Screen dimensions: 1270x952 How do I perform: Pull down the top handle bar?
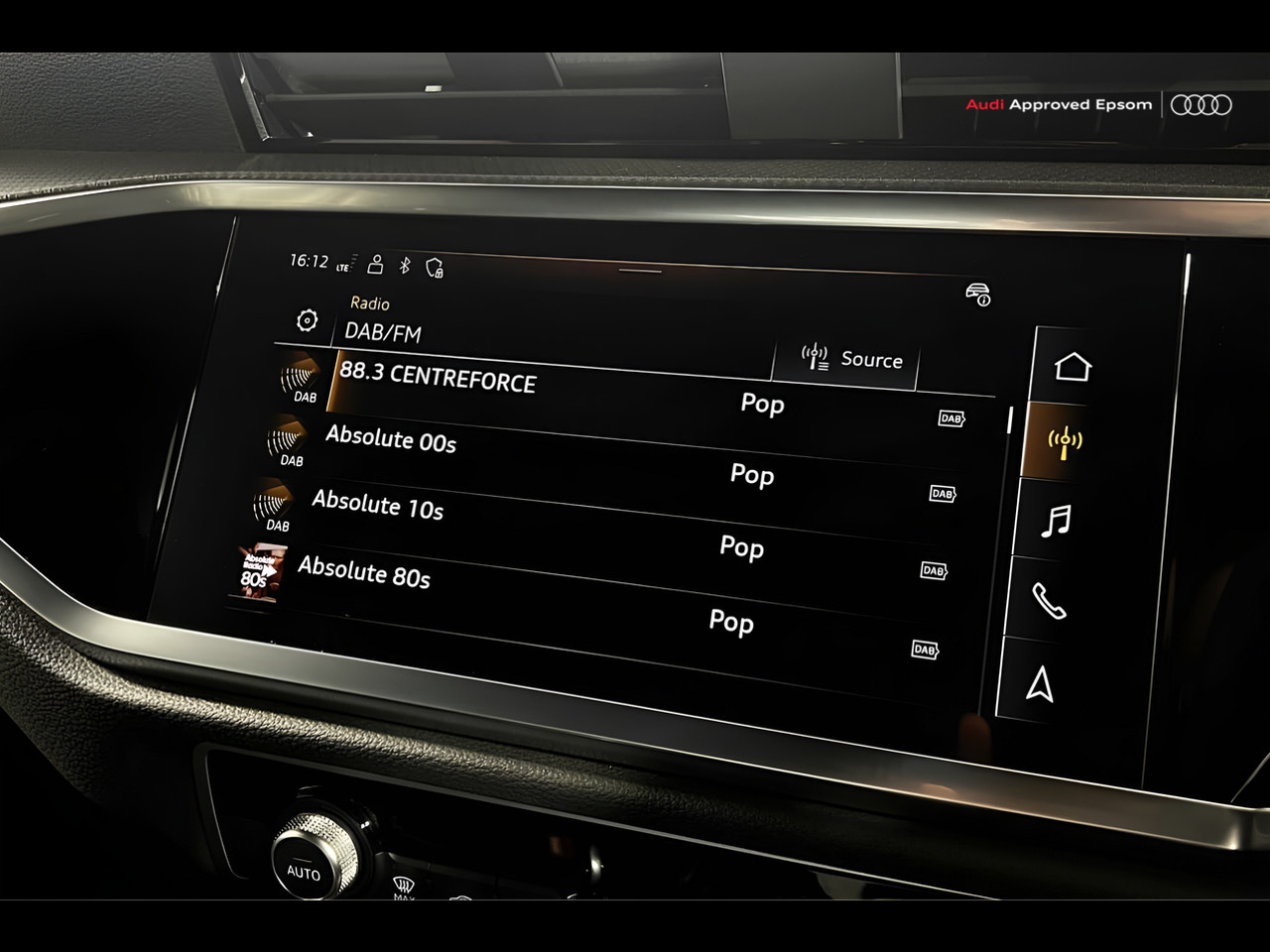(640, 270)
